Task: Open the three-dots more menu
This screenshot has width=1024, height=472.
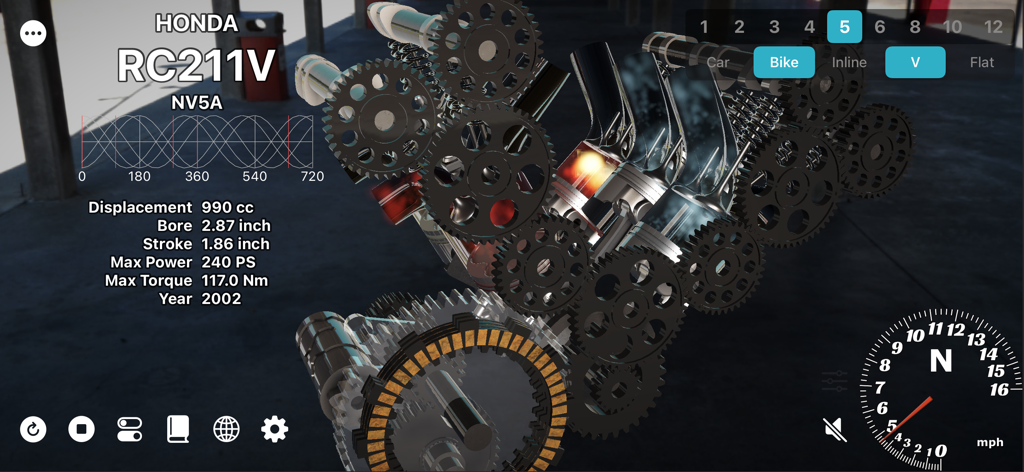Action: 33,33
